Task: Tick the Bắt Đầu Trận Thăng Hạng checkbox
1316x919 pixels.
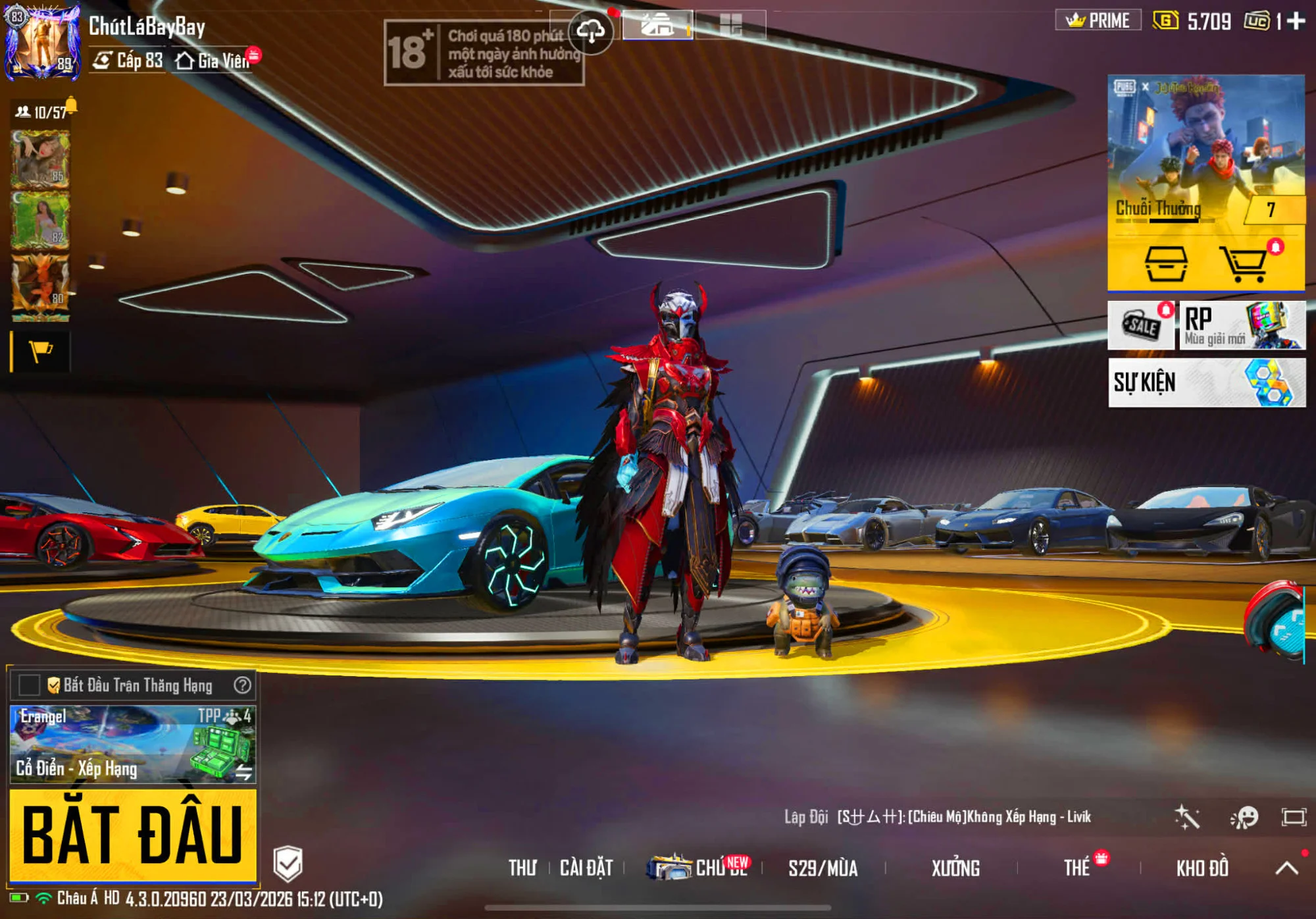Action: click(29, 685)
